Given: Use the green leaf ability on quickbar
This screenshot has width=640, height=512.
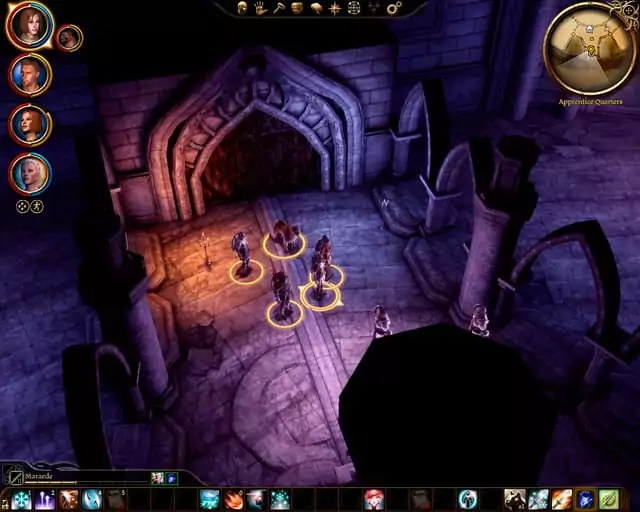Looking at the screenshot, I should tap(608, 499).
